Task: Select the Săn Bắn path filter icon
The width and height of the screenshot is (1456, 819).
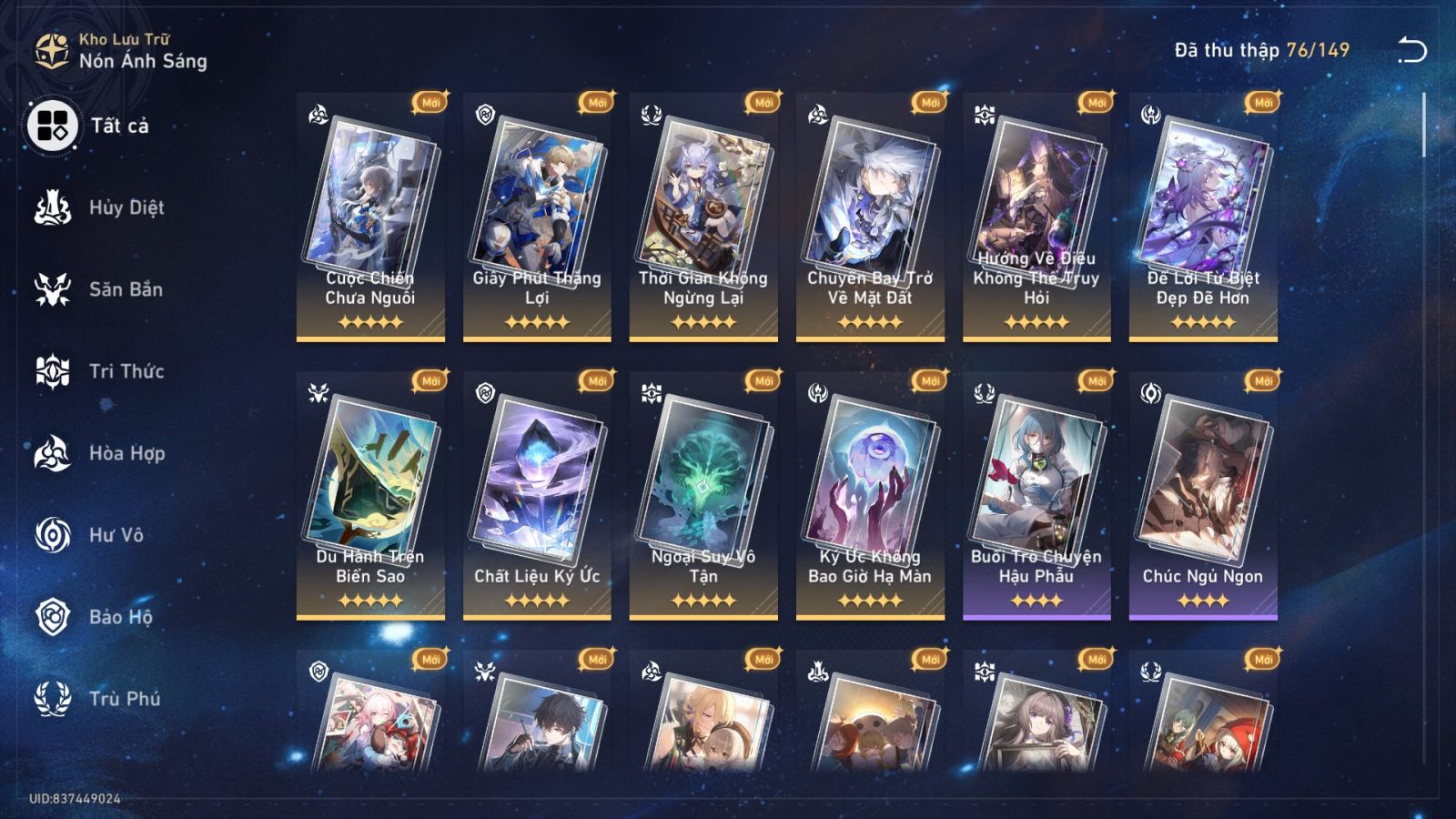Action: [55, 289]
